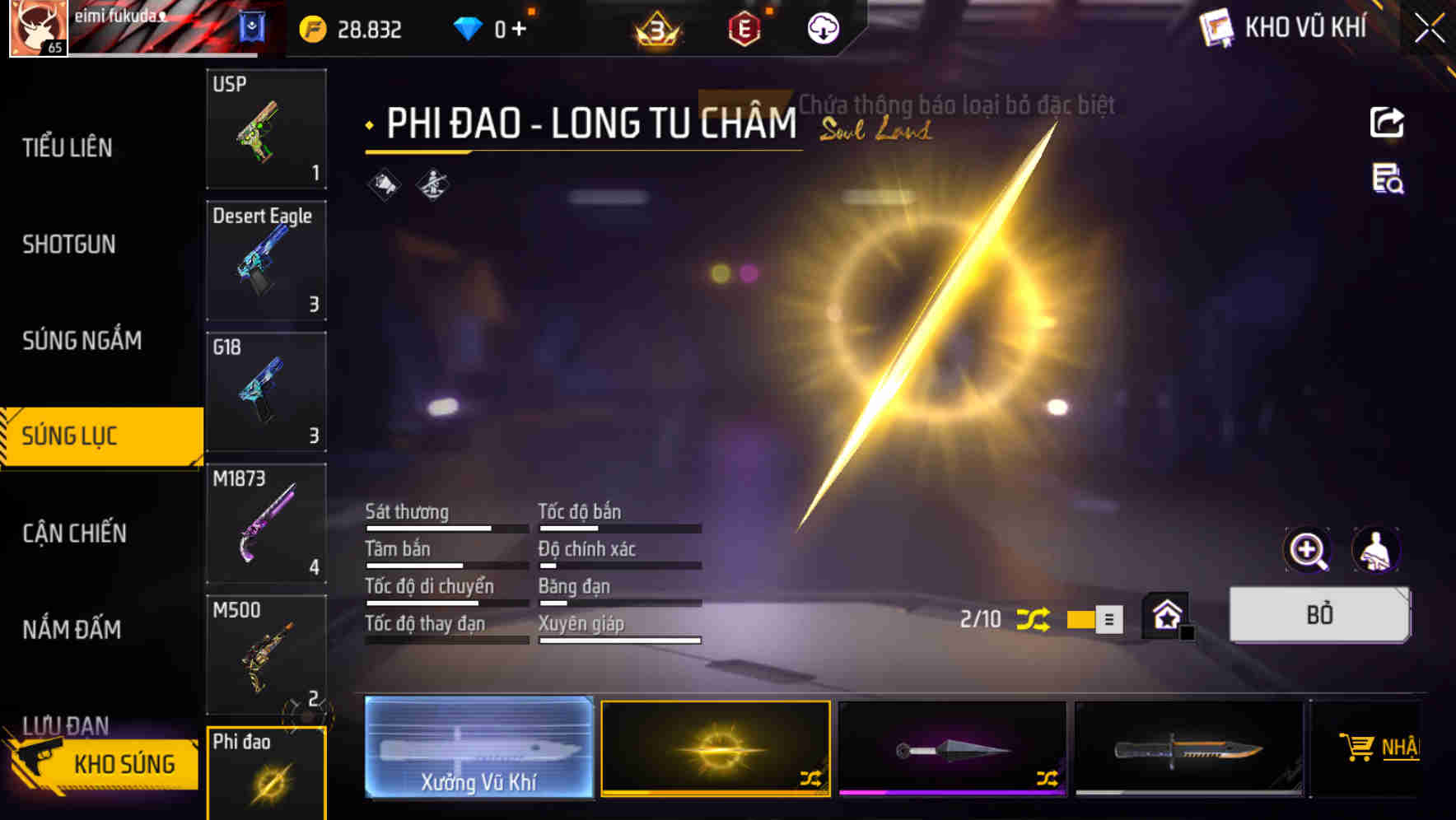Open the CẬN CHIẾN category tab
The height and width of the screenshot is (820, 1456).
72,533
